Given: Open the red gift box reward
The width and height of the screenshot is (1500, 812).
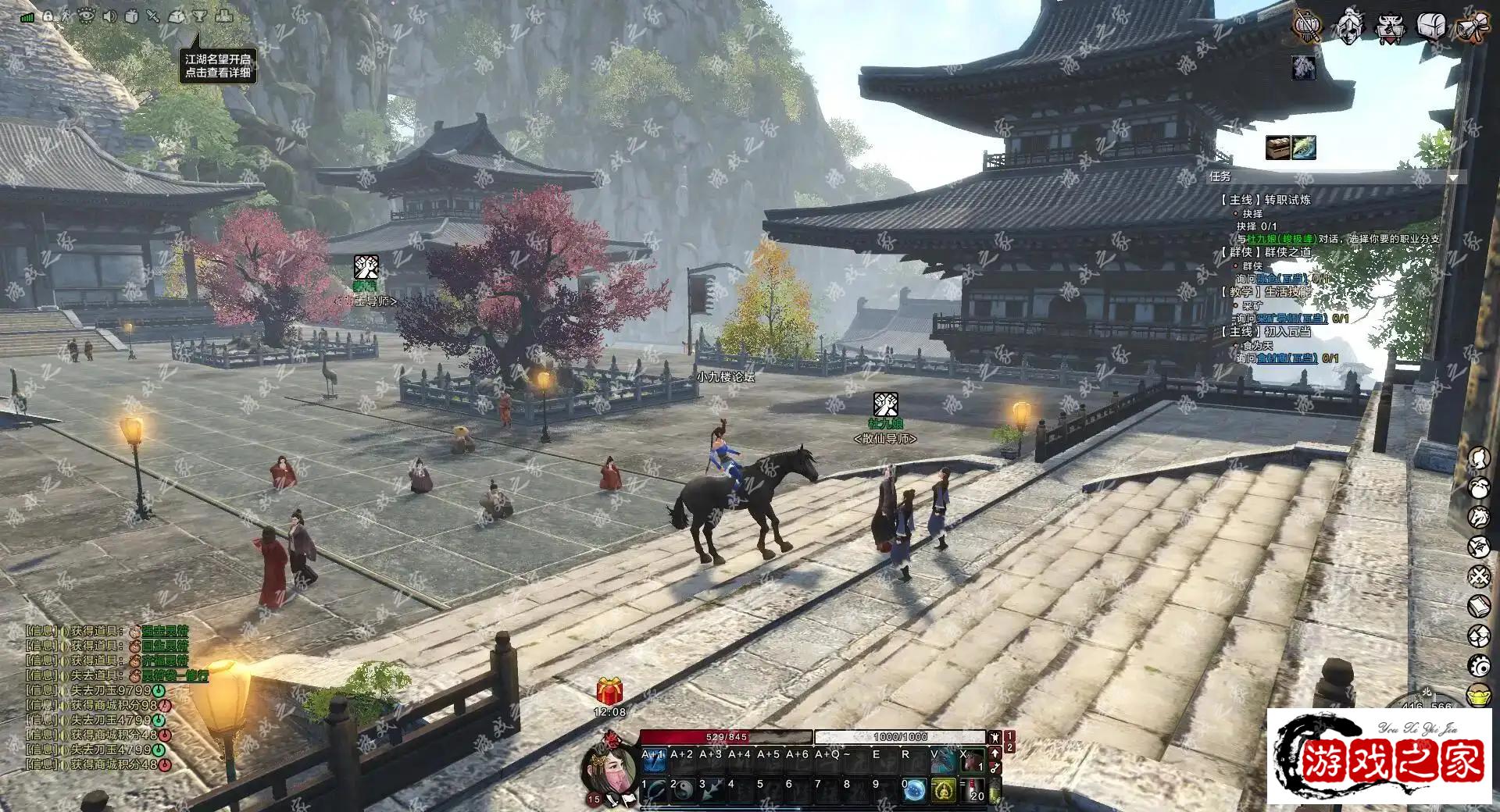Looking at the screenshot, I should click(609, 691).
